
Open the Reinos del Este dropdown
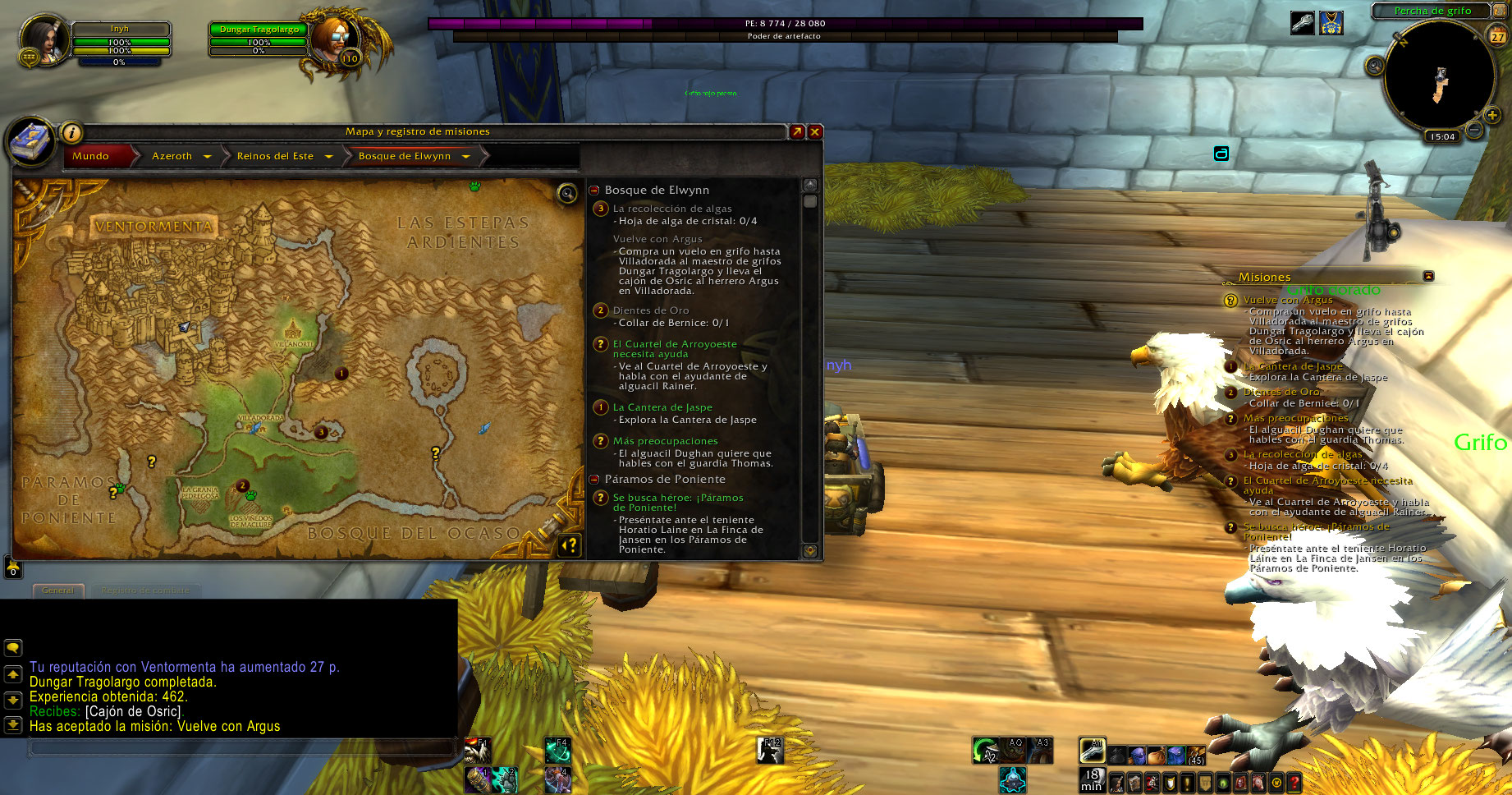328,156
